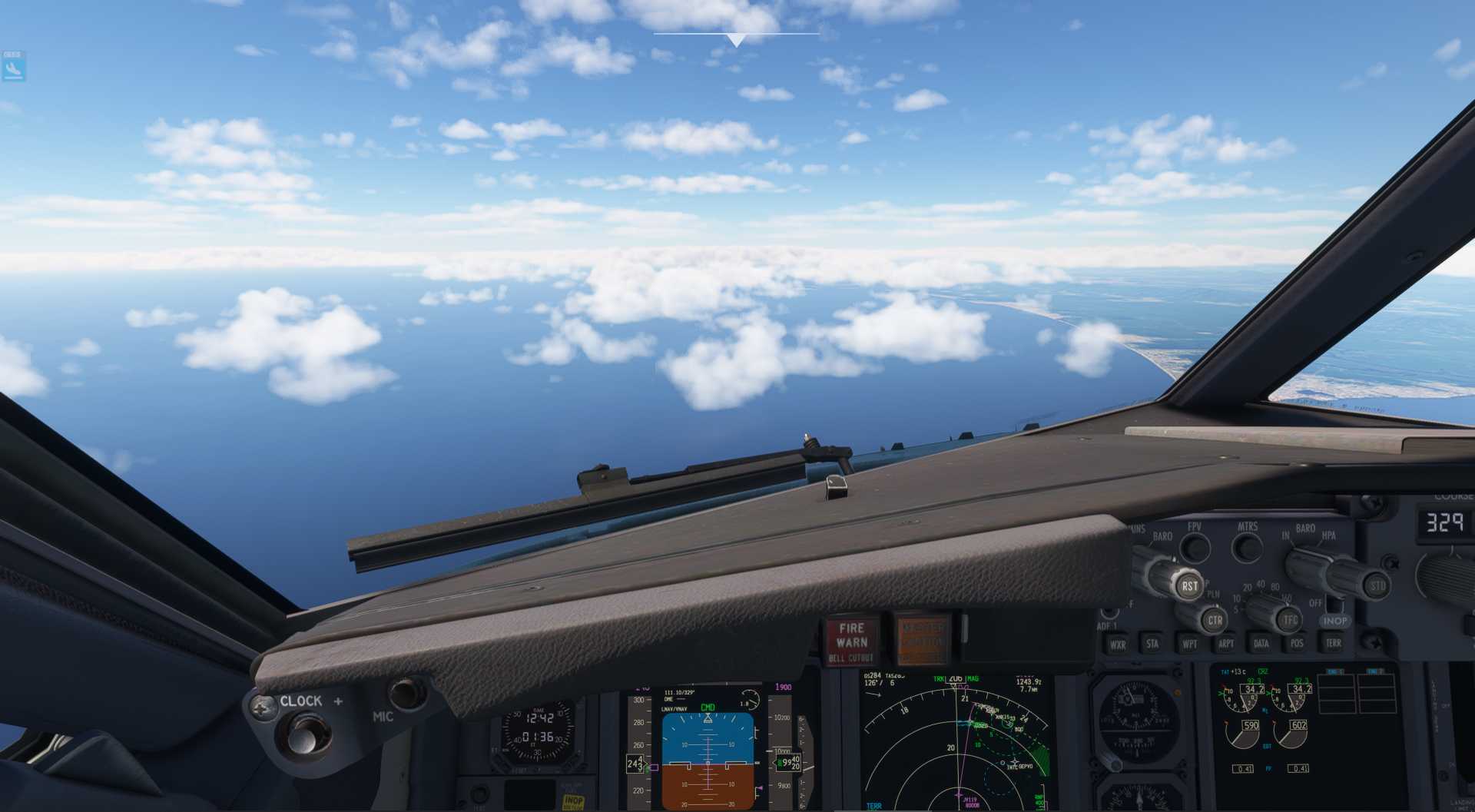Toggle the MTRS meters altitude button
Image resolution: width=1475 pixels, height=812 pixels.
pos(1247,547)
